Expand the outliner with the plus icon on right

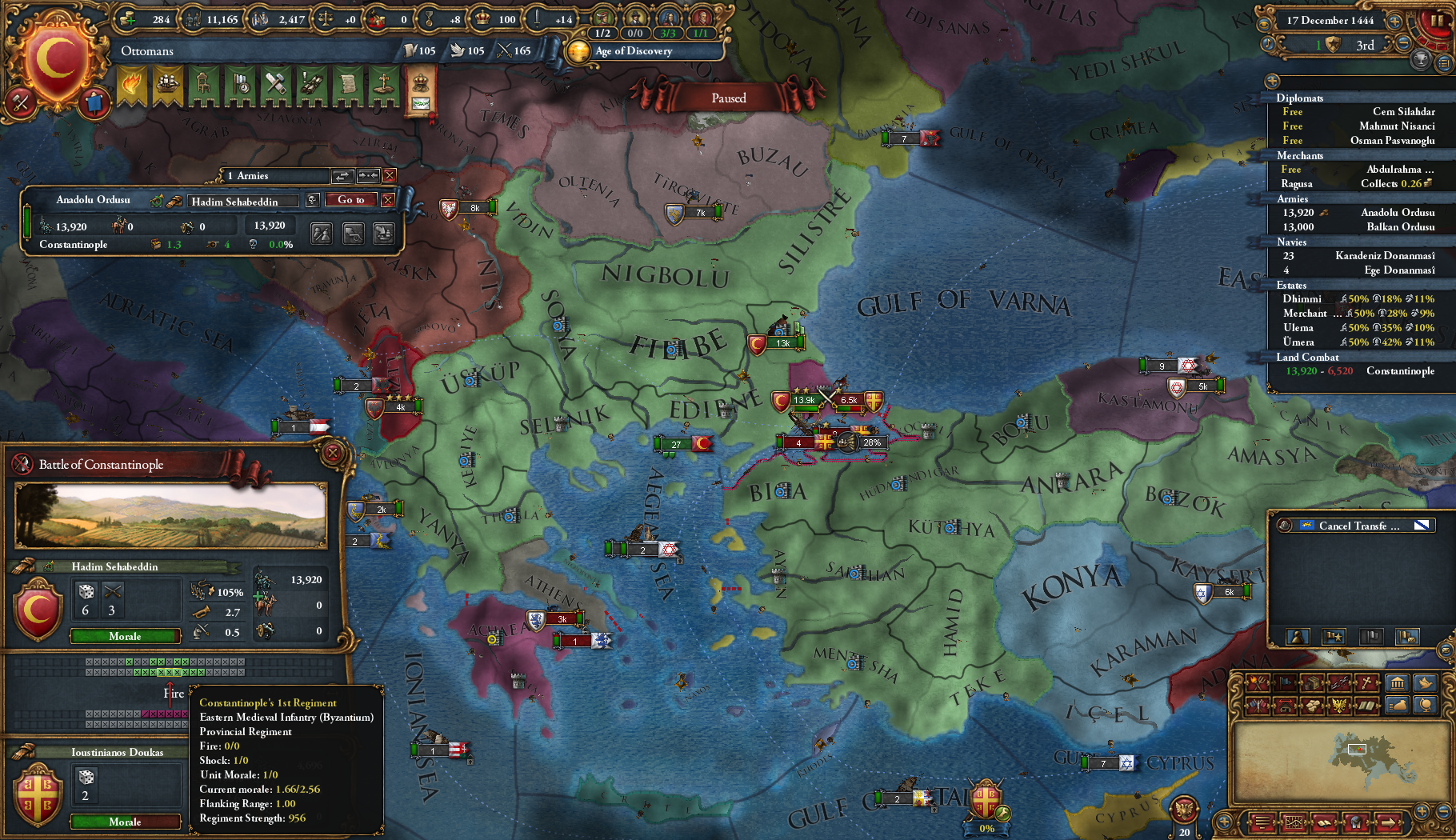(1270, 81)
